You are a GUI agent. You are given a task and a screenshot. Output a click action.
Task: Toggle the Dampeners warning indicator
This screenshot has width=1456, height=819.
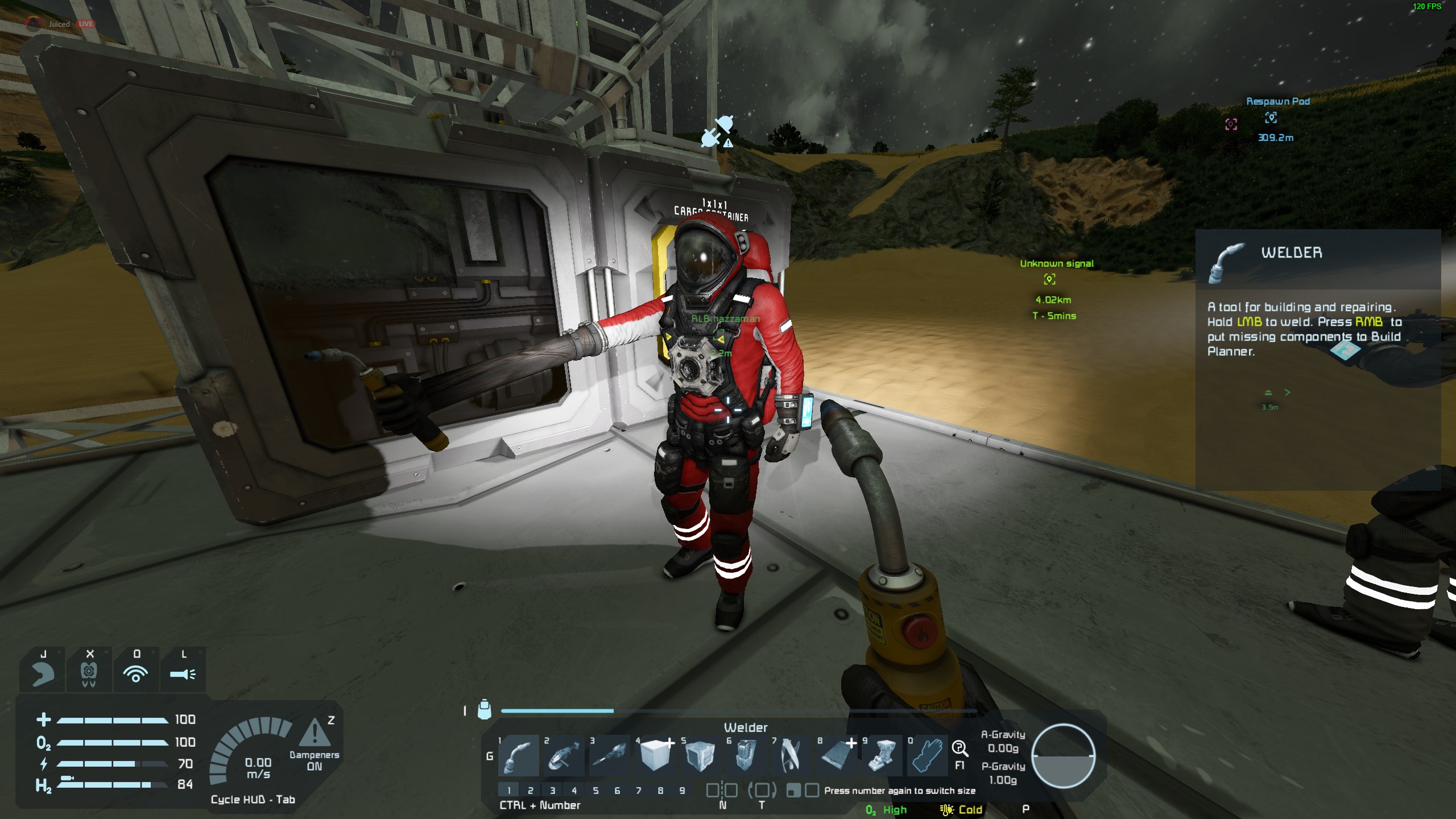pyautogui.click(x=314, y=733)
